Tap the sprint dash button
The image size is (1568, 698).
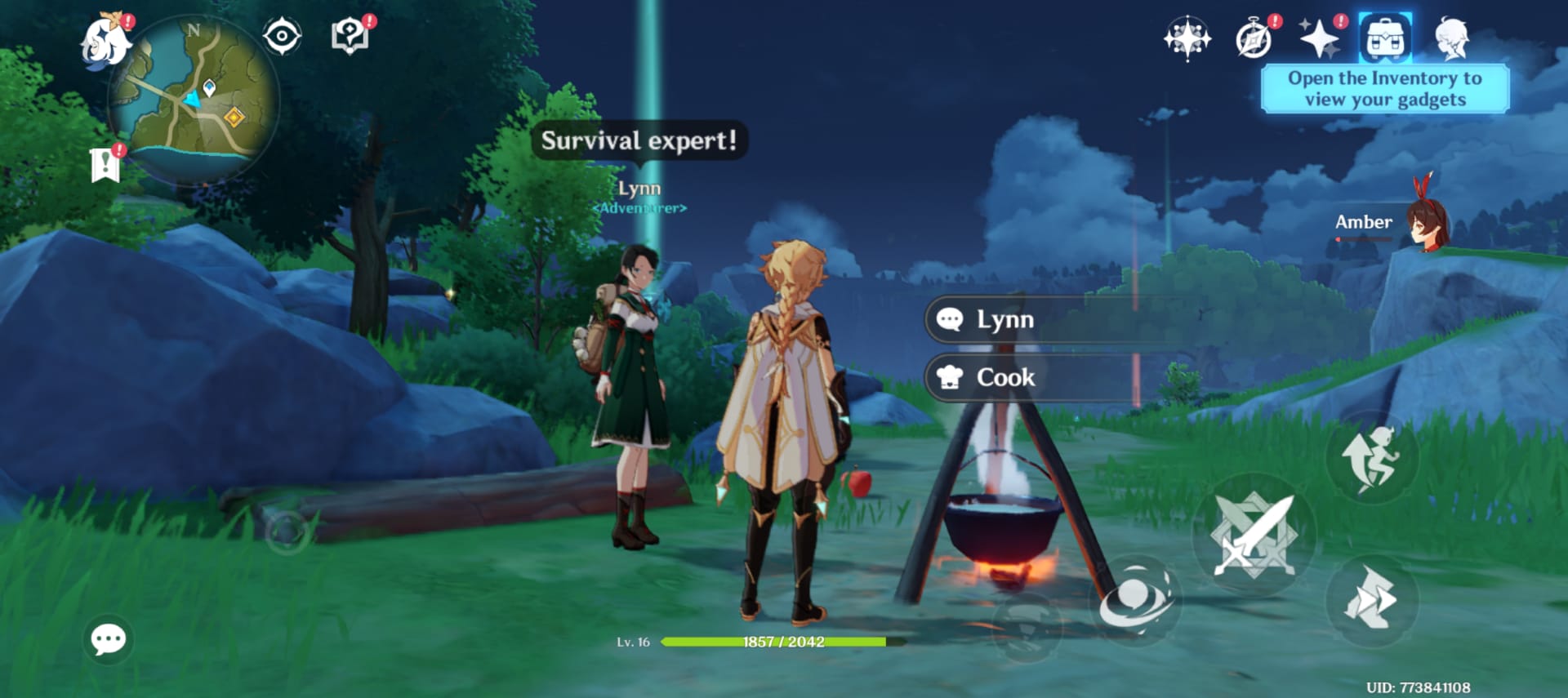point(1371,600)
